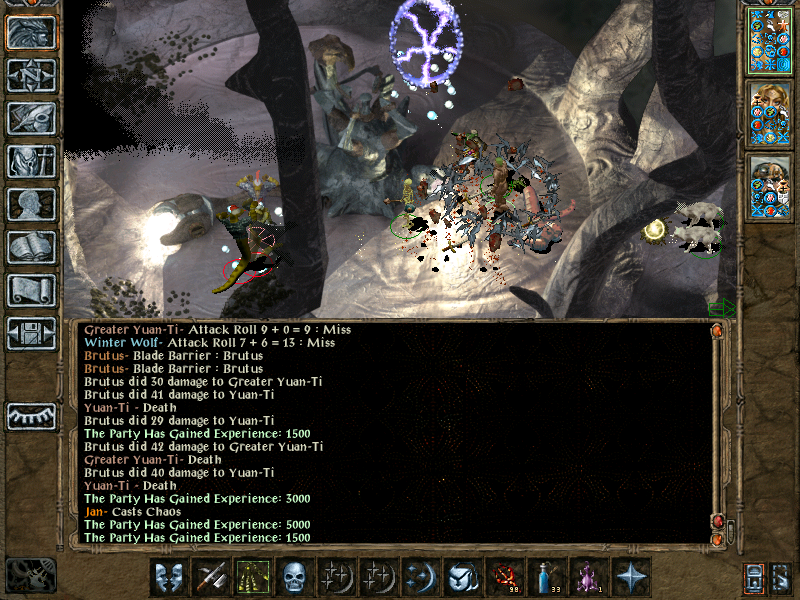Open the journal from the sidebar

pyautogui.click(x=31, y=118)
